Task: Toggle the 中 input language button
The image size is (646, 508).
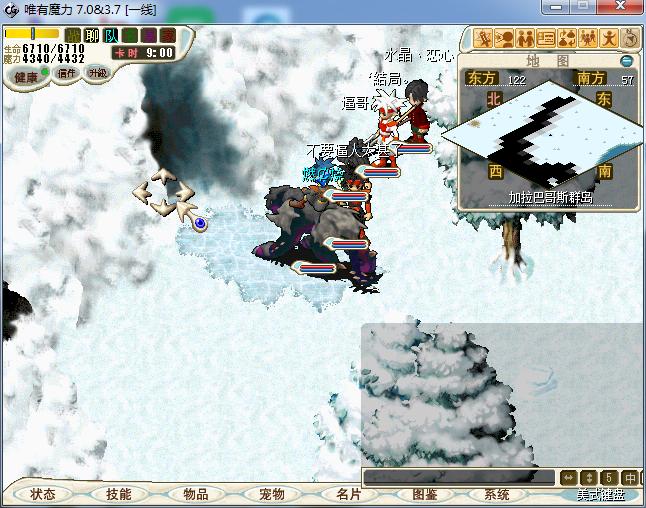Action: tap(631, 477)
